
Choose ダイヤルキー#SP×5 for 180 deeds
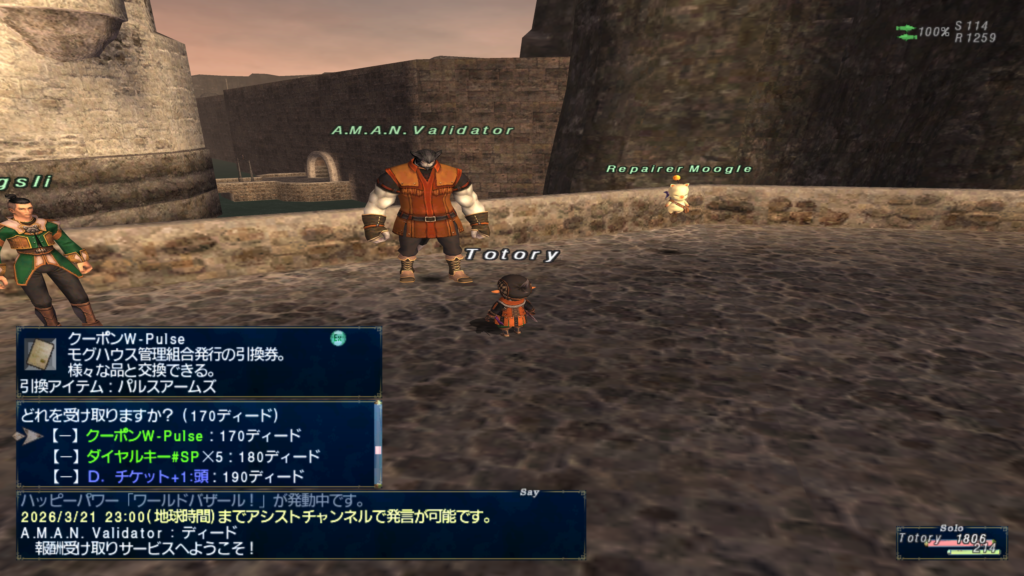click(202, 456)
